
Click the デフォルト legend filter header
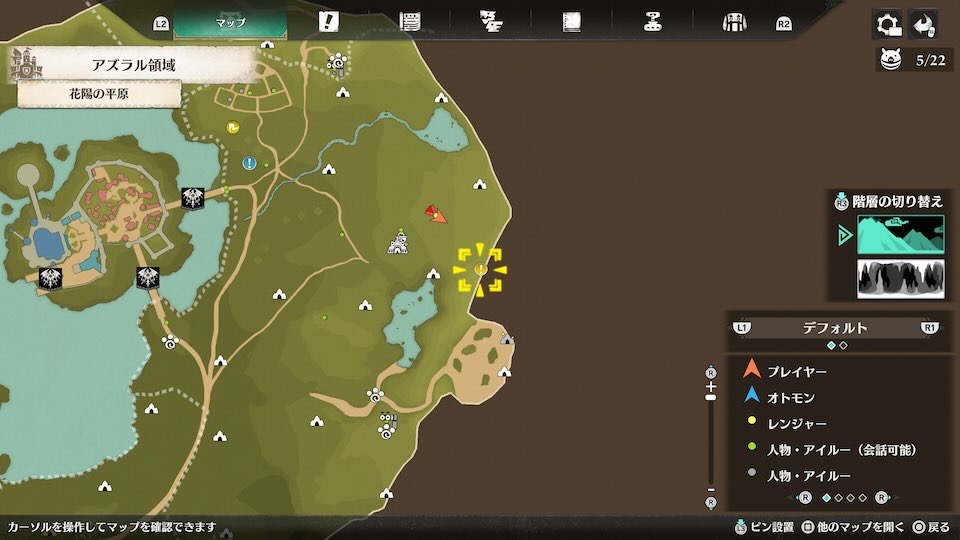(x=835, y=328)
